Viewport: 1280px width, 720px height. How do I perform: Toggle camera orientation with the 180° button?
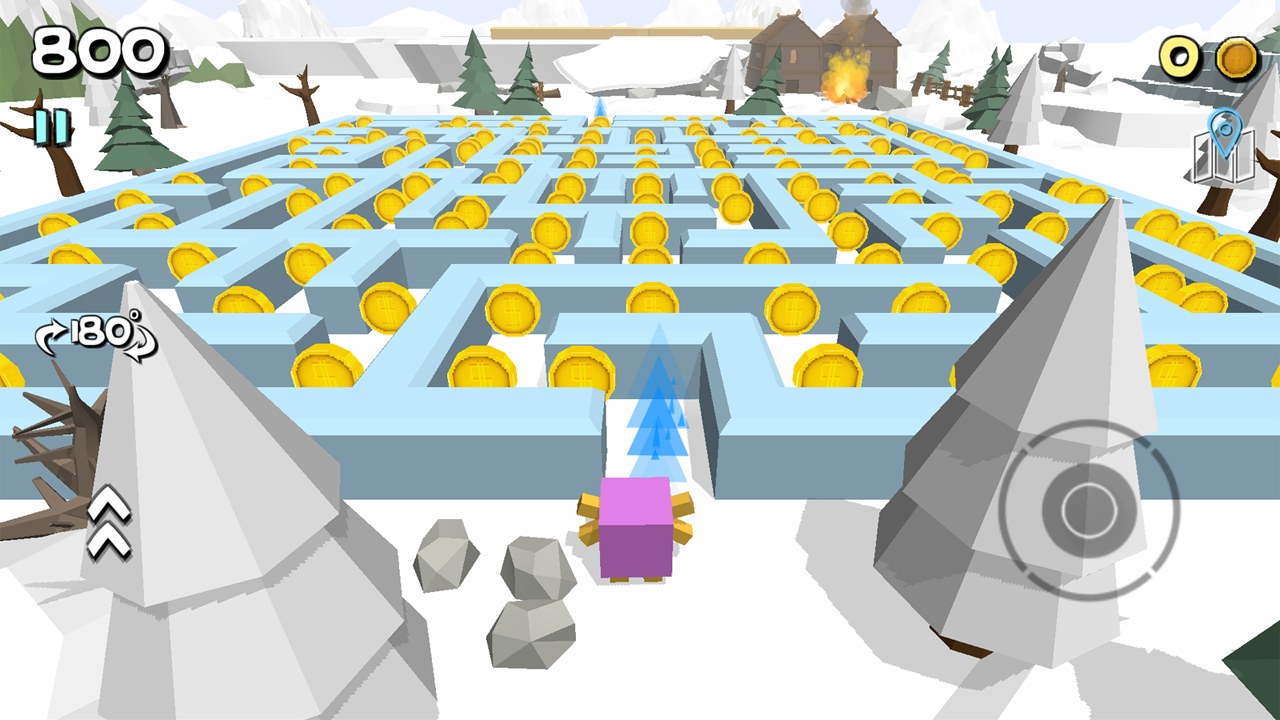coord(95,340)
